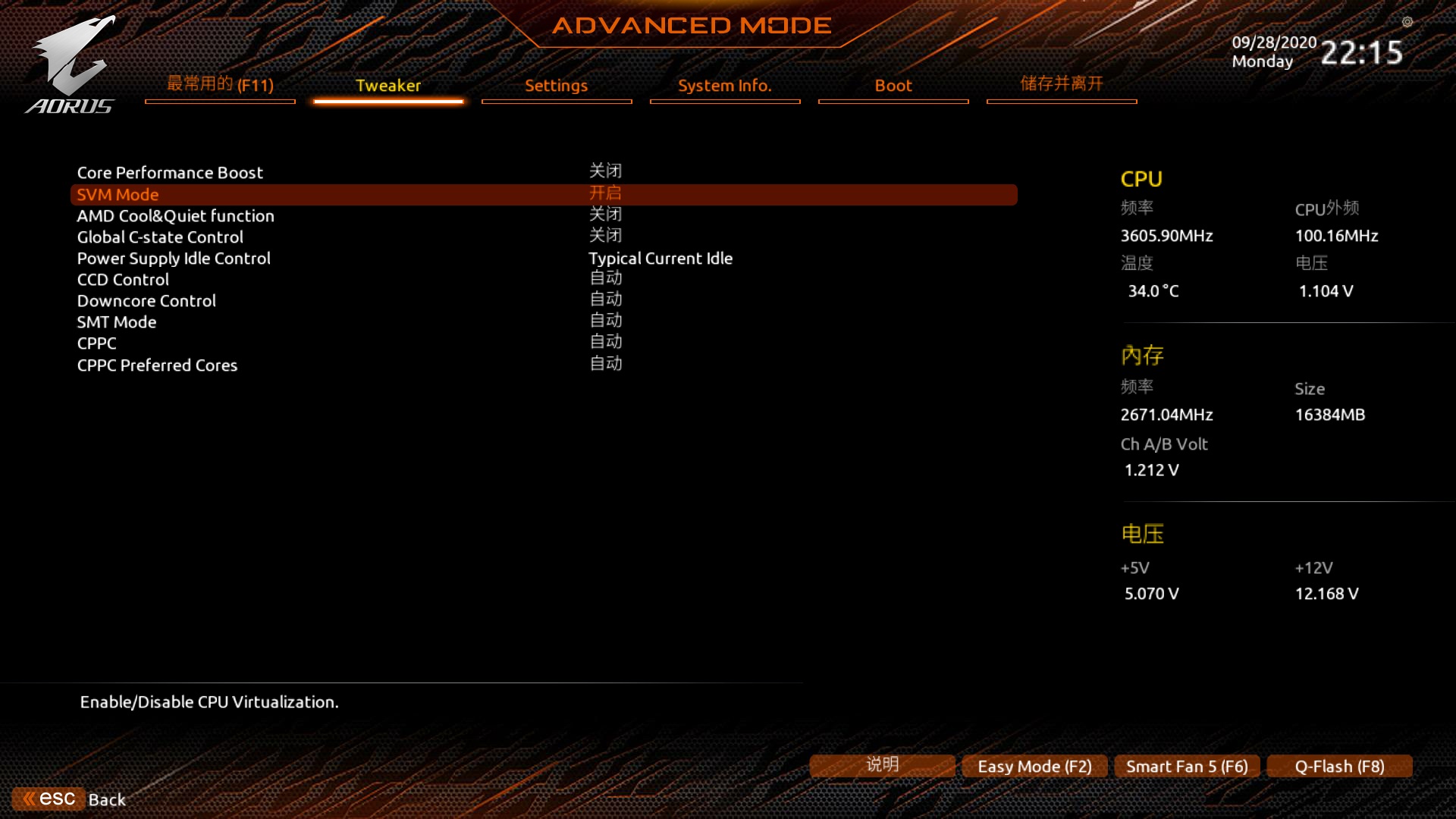Adjust CPPC Preferred Cores value

point(604,364)
